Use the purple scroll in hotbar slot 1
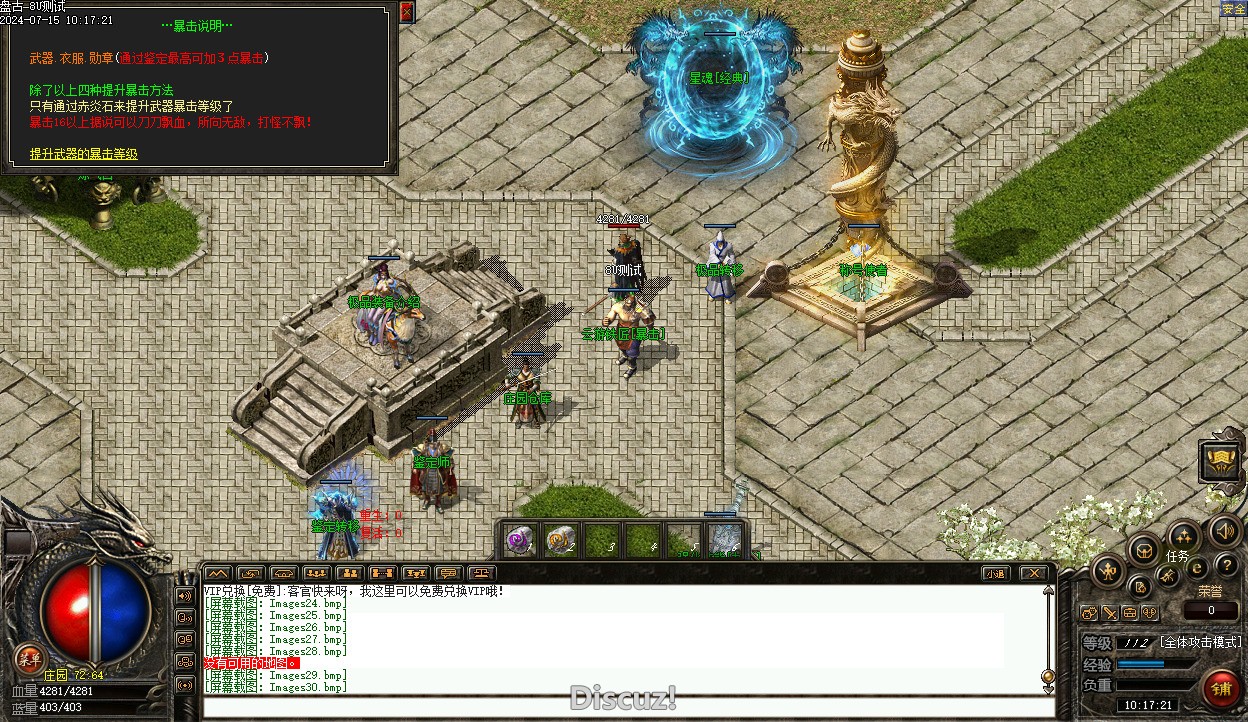1248x722 pixels. [518, 541]
